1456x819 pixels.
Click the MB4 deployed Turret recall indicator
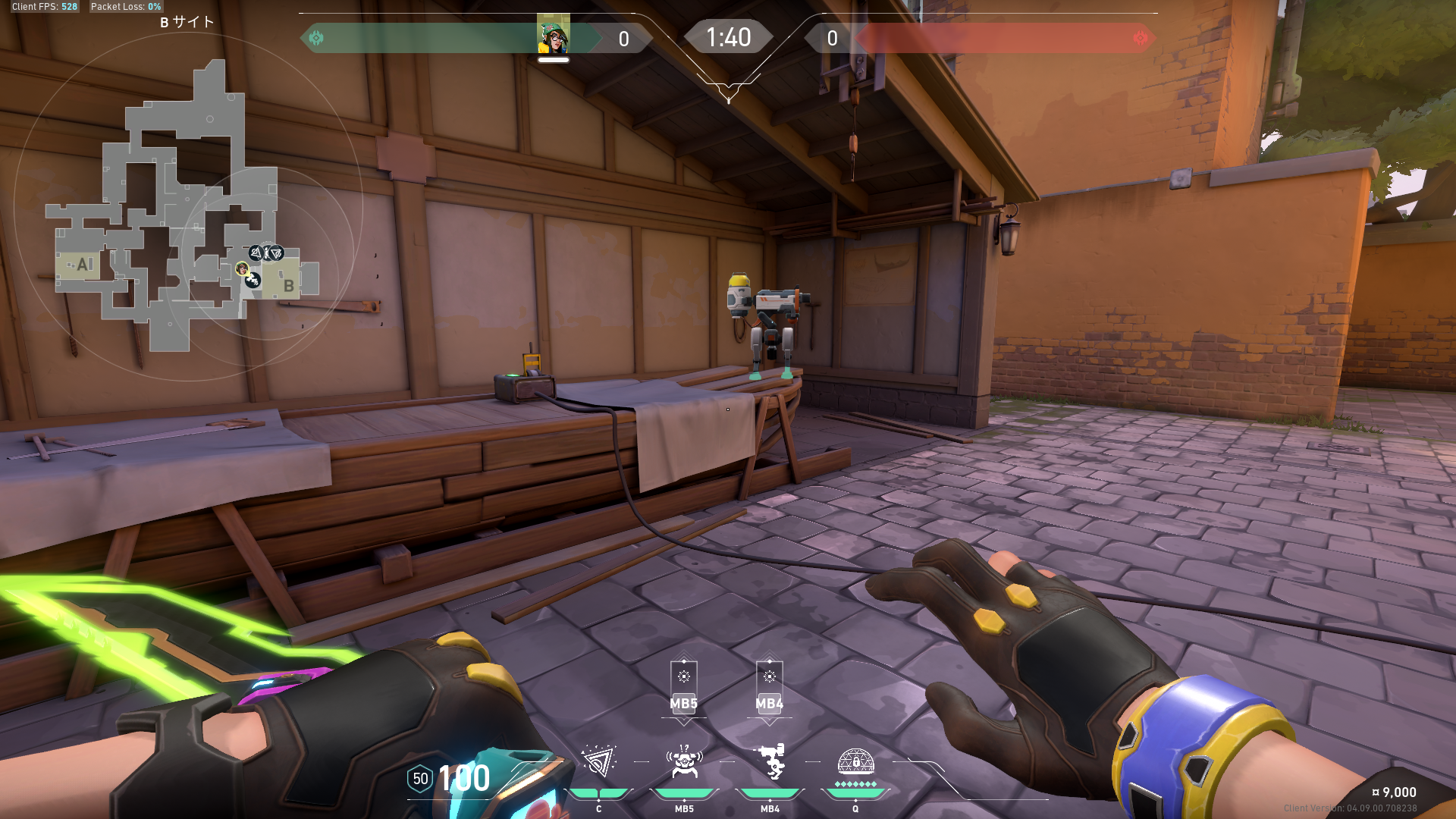click(x=769, y=687)
